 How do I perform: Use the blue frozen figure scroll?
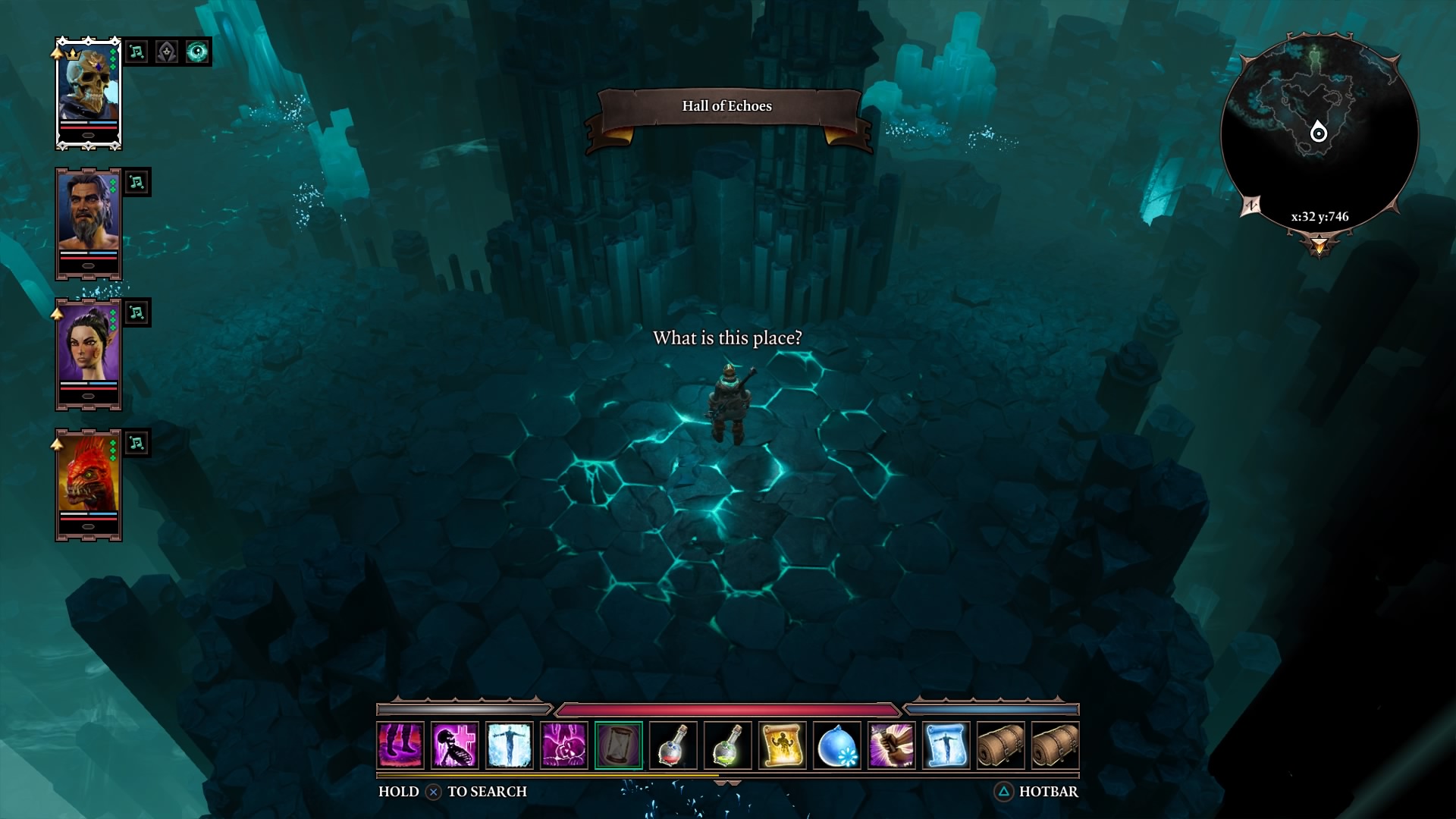coord(946,745)
